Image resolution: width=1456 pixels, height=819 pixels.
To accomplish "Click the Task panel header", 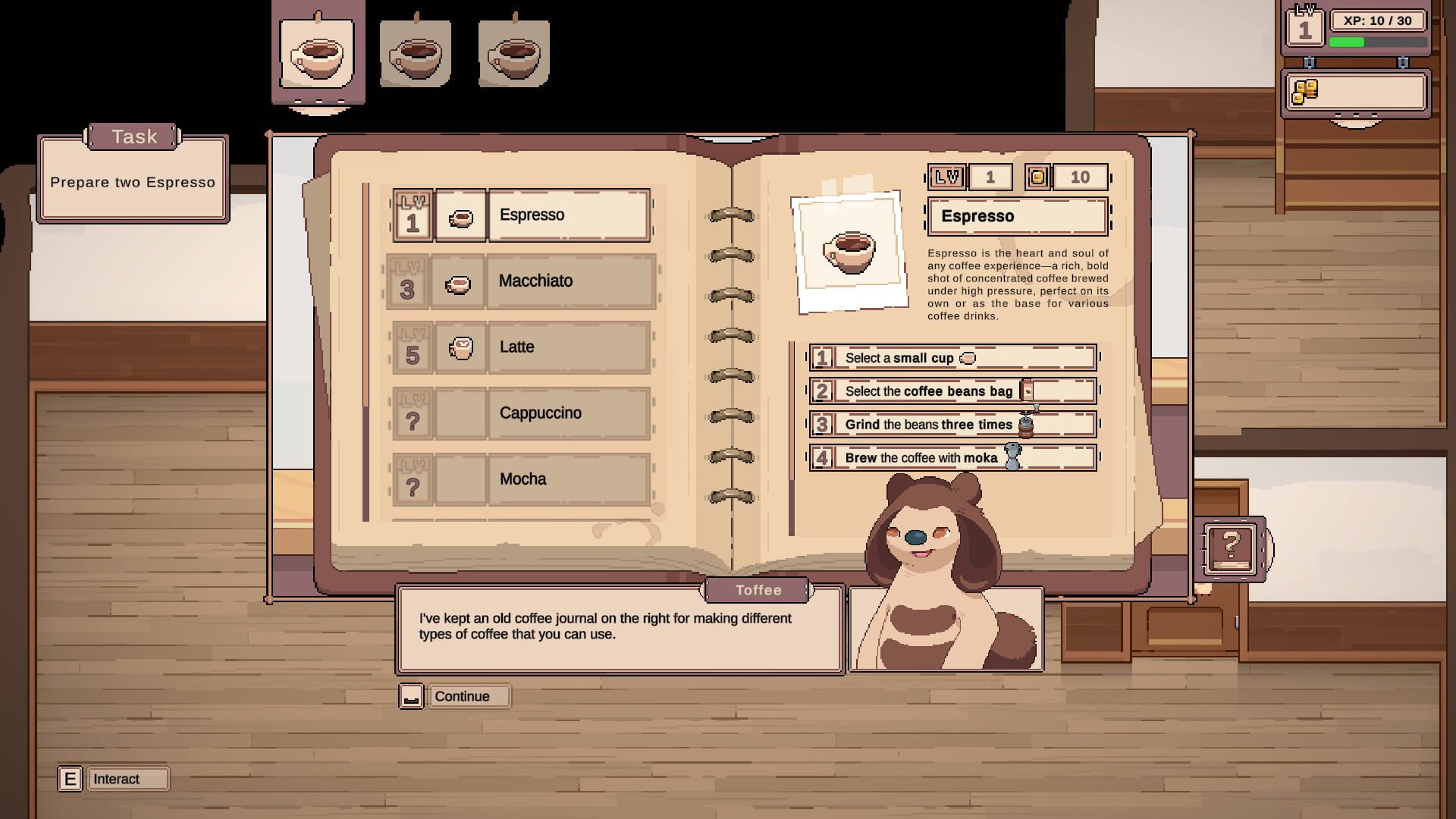I will pos(133,136).
